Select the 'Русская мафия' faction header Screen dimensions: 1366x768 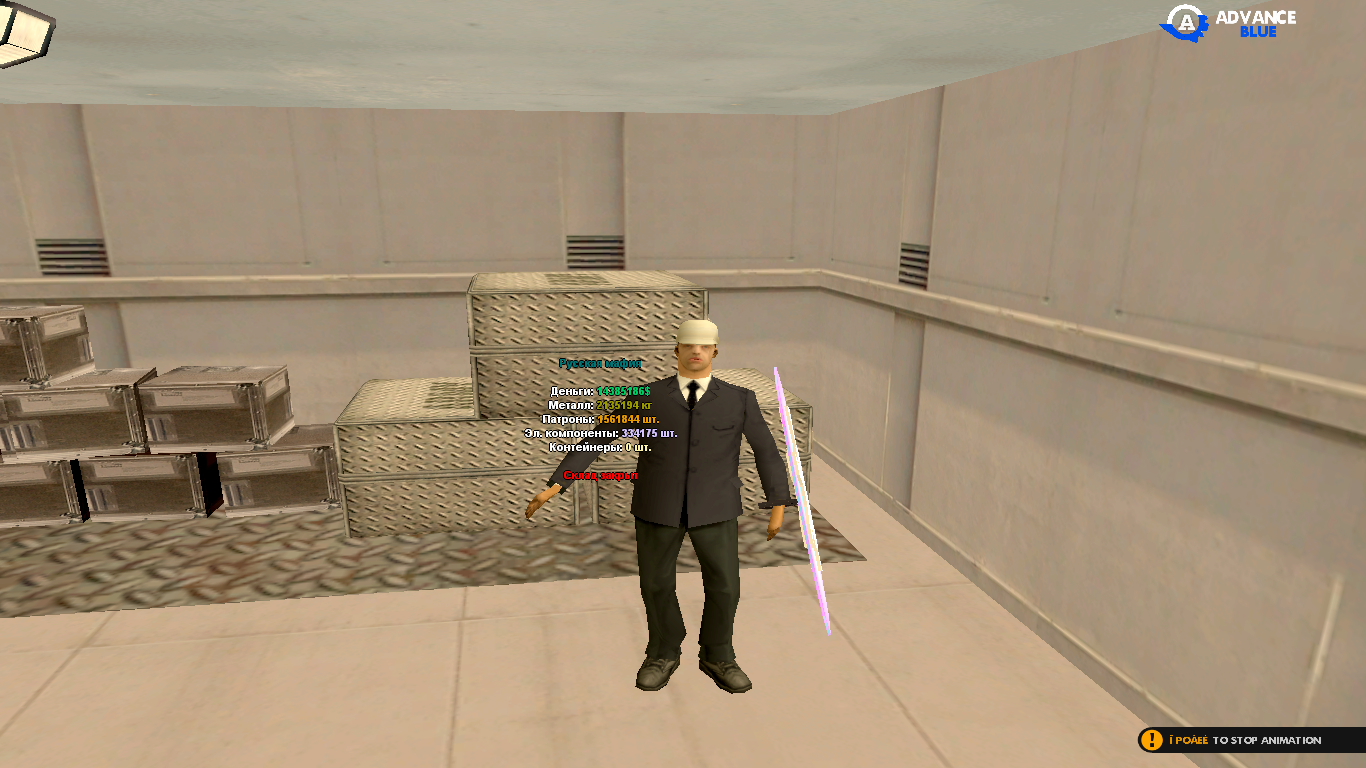click(601, 364)
